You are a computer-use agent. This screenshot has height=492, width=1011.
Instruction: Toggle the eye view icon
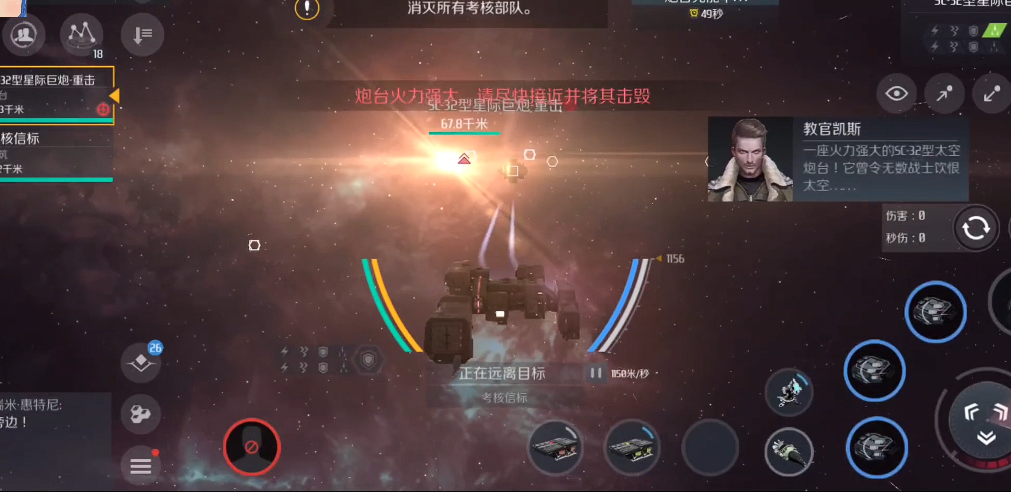897,94
